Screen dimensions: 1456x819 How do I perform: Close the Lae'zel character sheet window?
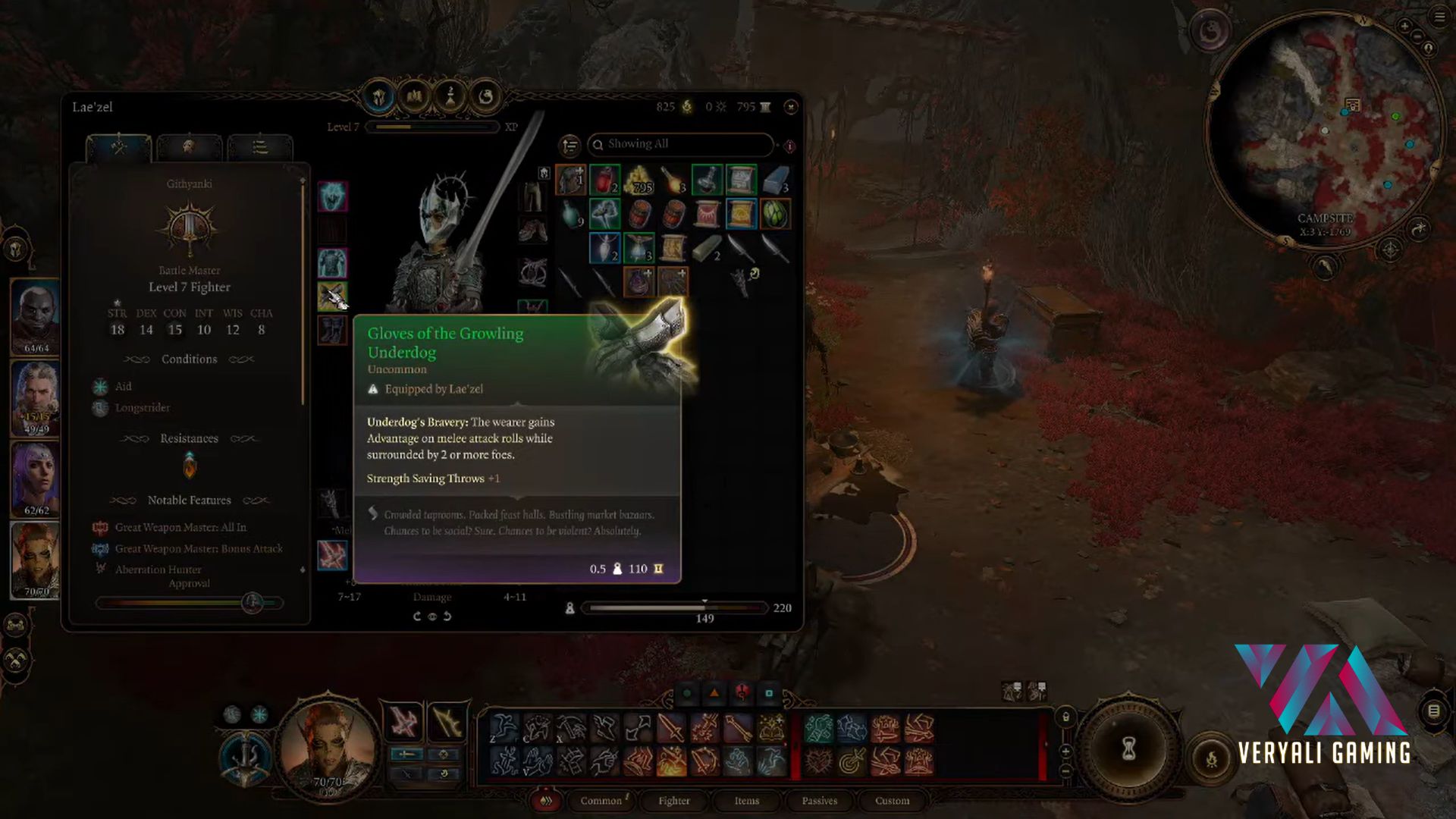click(790, 107)
